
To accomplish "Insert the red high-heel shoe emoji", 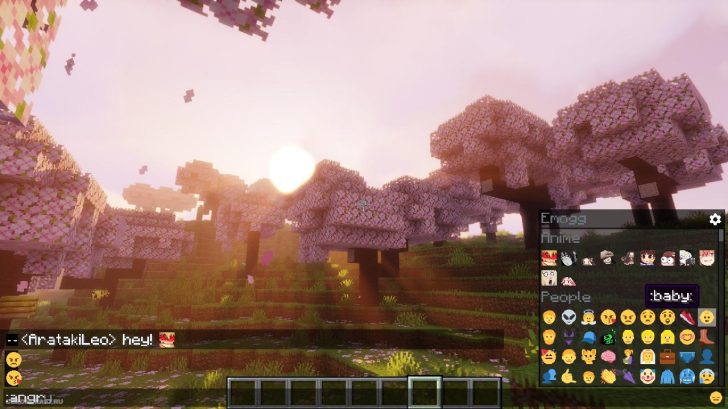I will click(687, 317).
